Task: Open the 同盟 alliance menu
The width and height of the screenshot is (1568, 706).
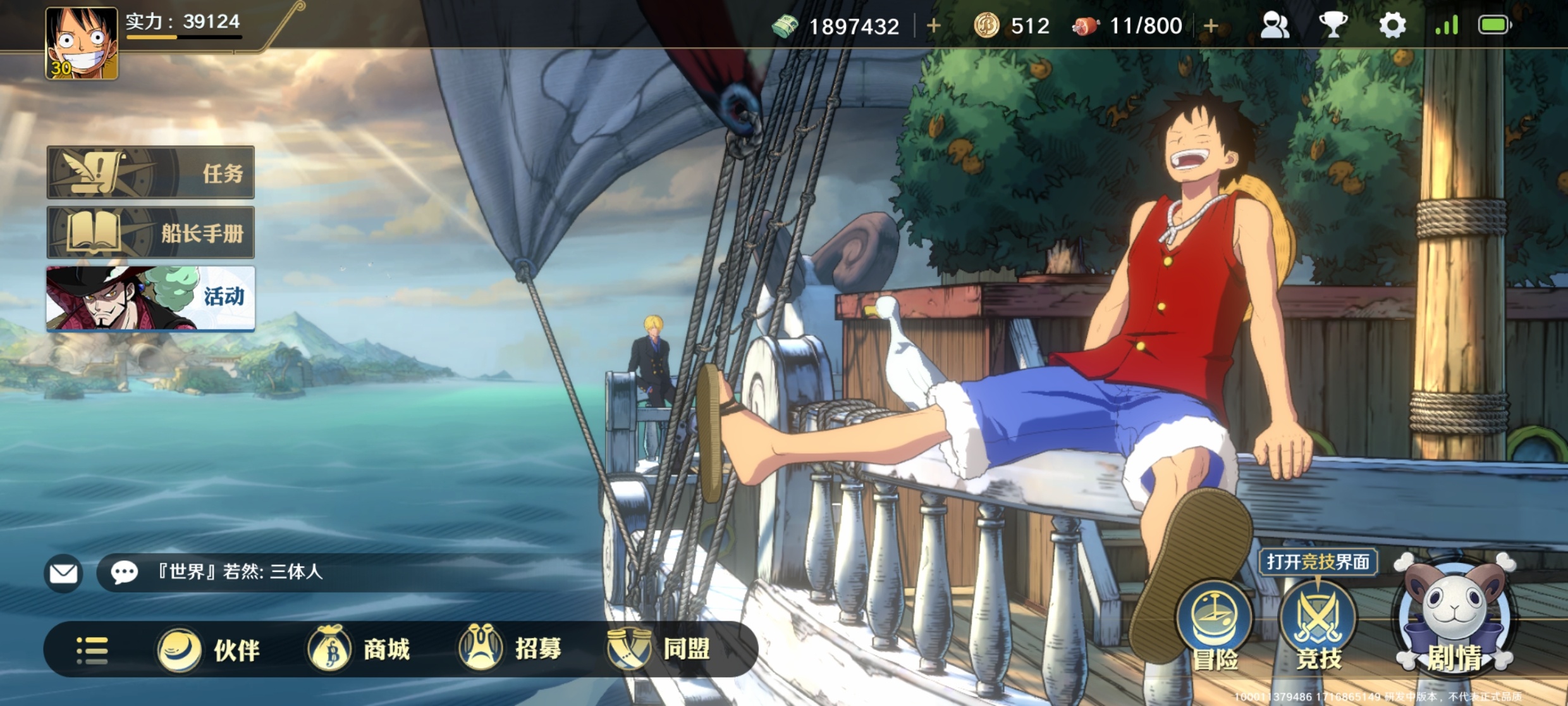Action: pos(659,648)
